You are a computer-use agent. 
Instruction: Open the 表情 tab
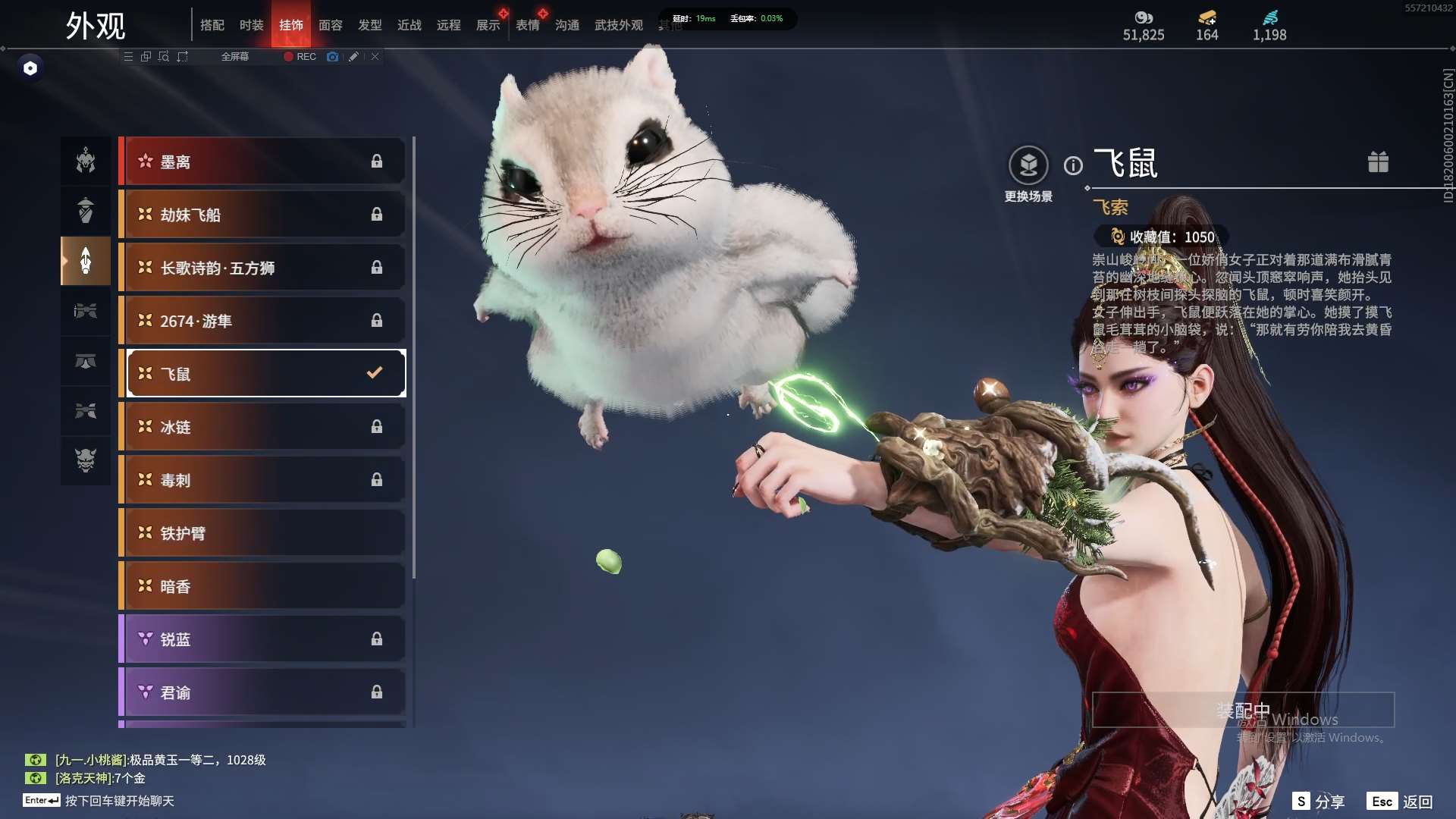pos(527,25)
